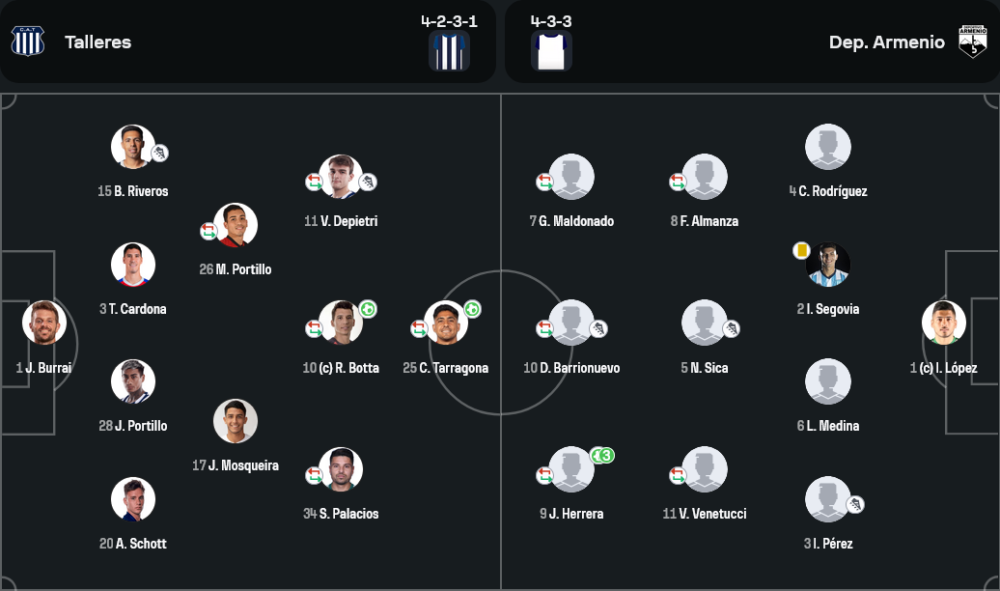
Task: Select Armenio player I. Segovia
Action: pyautogui.click(x=828, y=265)
